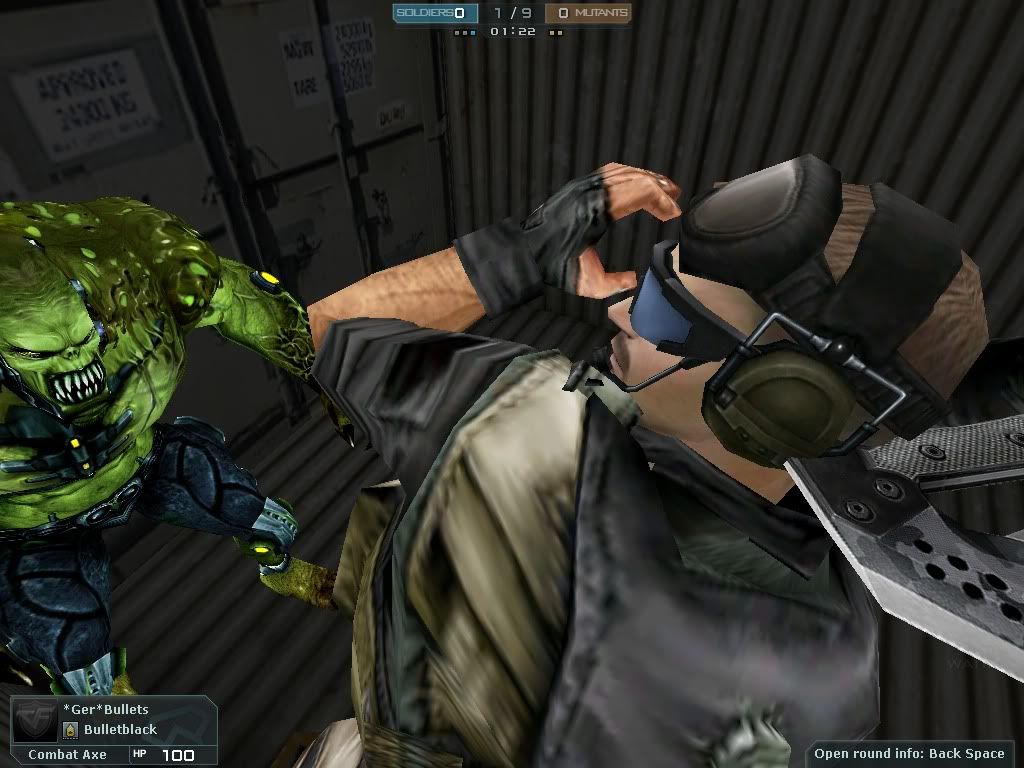Select the Combat Axe weapon label
Image resolution: width=1024 pixels, height=768 pixels.
click(x=67, y=755)
